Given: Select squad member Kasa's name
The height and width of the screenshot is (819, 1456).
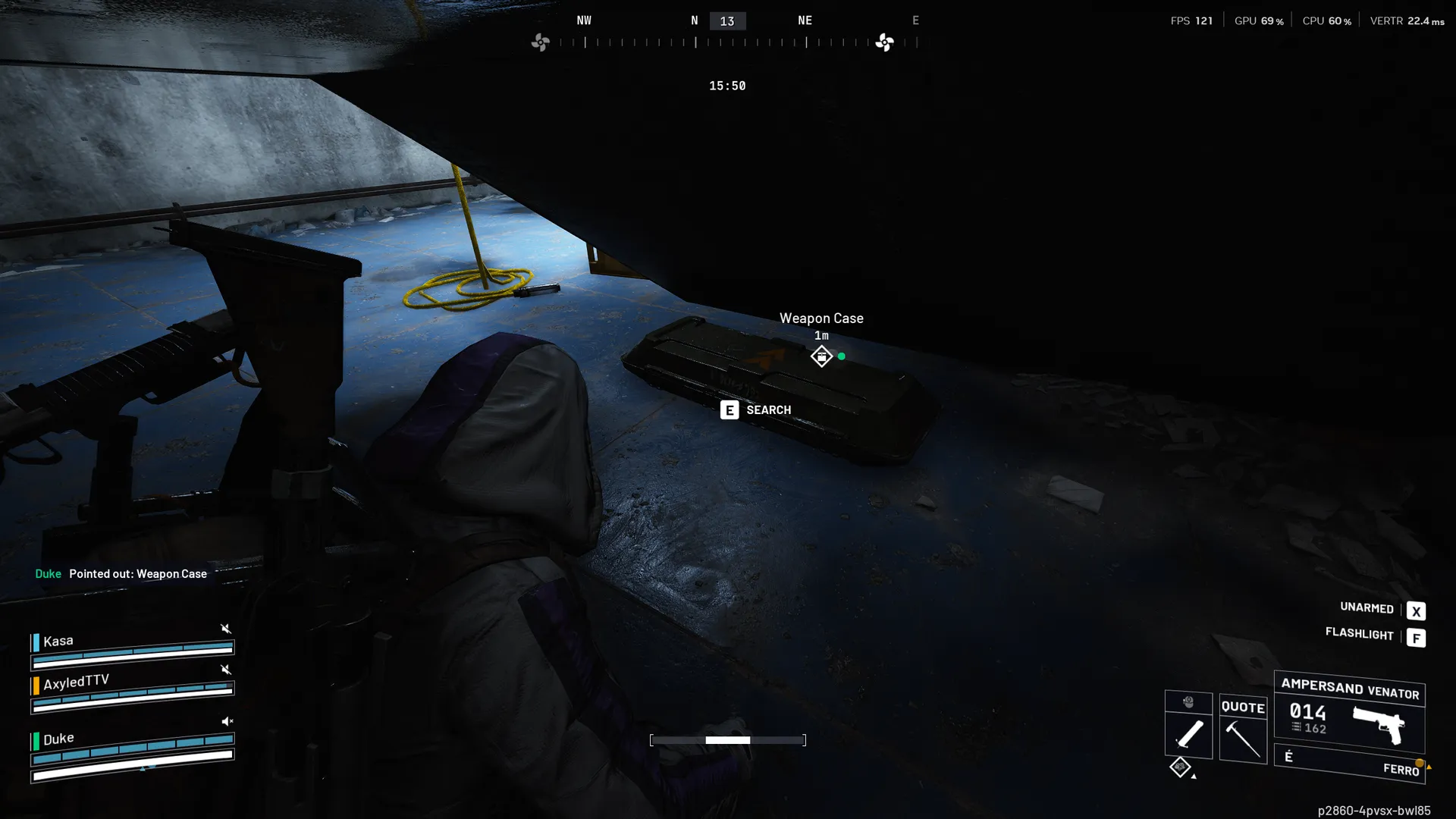Looking at the screenshot, I should pyautogui.click(x=58, y=642).
